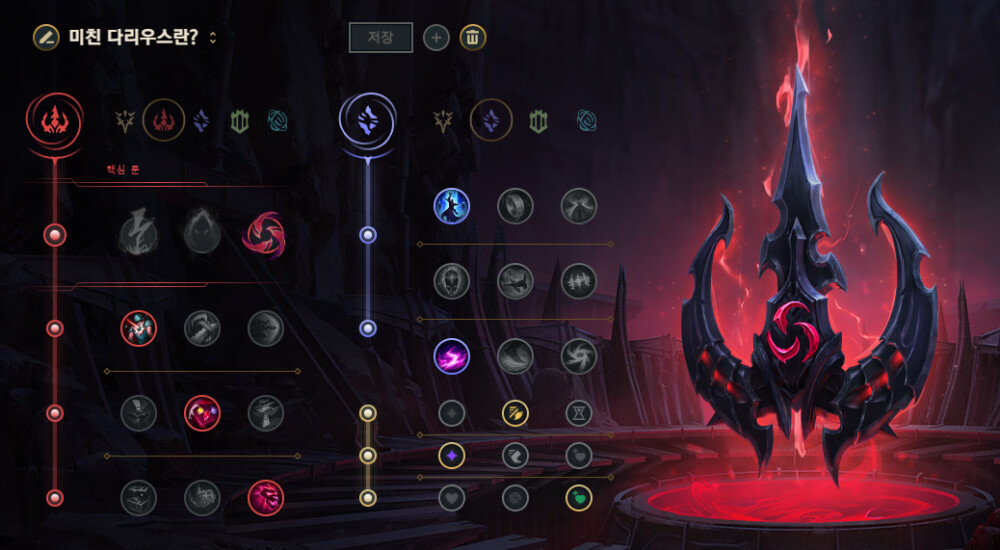Select the purple Scorch rune
The width and height of the screenshot is (1000, 550).
(451, 356)
